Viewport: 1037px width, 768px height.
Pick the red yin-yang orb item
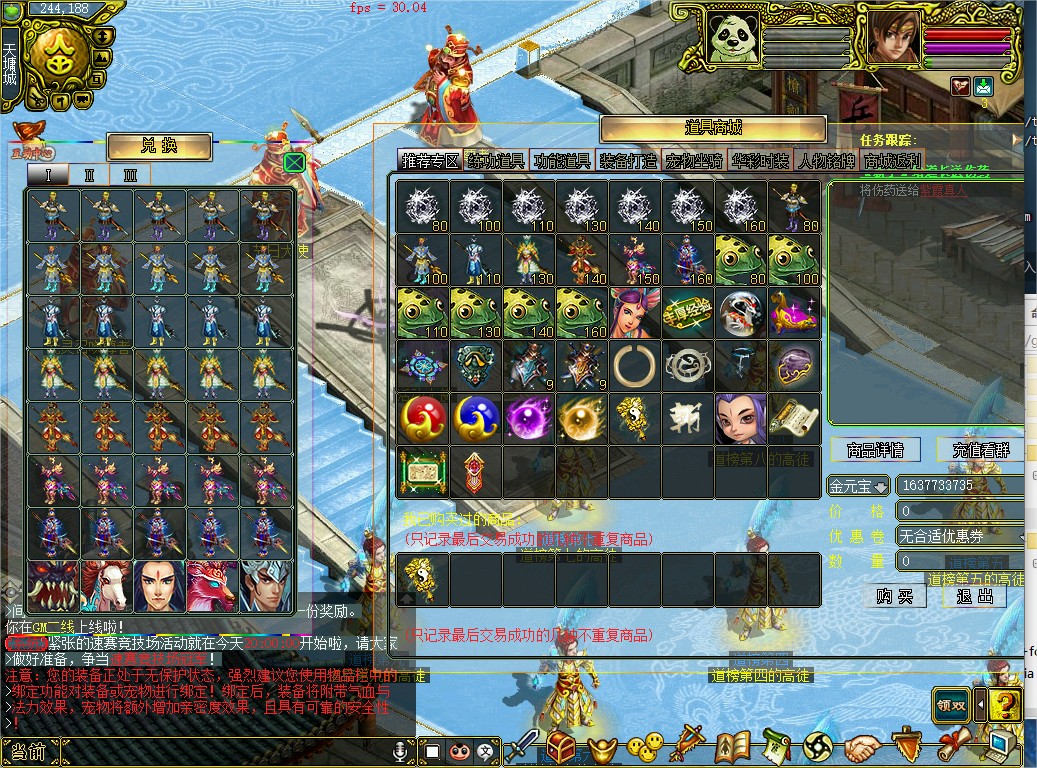[x=423, y=419]
